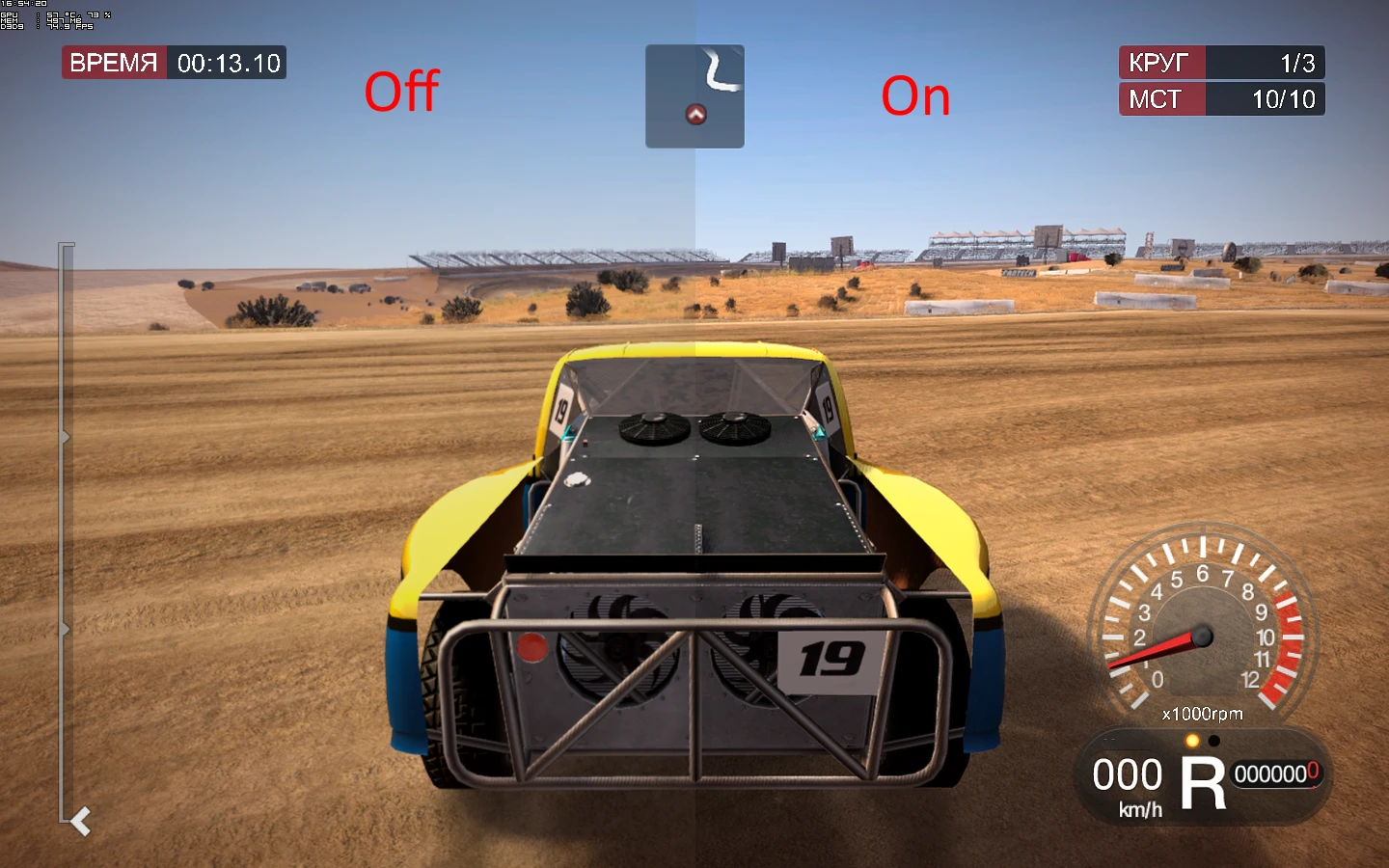
Task: Select the МСТ 10/10 position counter
Action: (x=1221, y=98)
